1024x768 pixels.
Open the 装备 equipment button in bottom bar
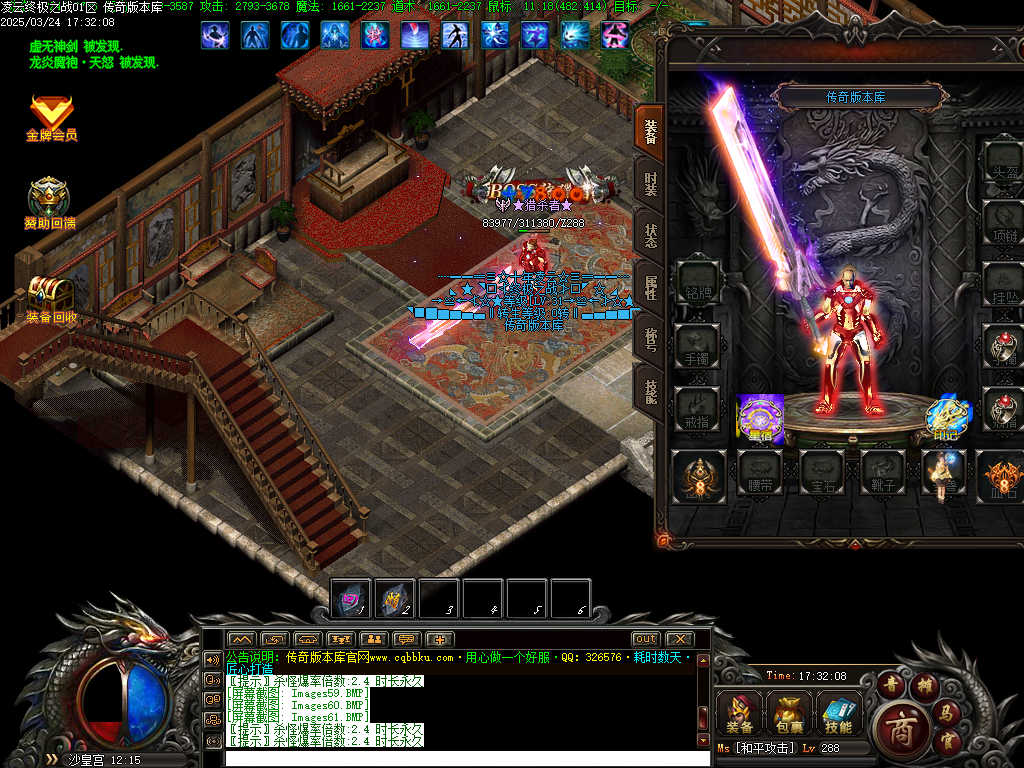coord(740,714)
